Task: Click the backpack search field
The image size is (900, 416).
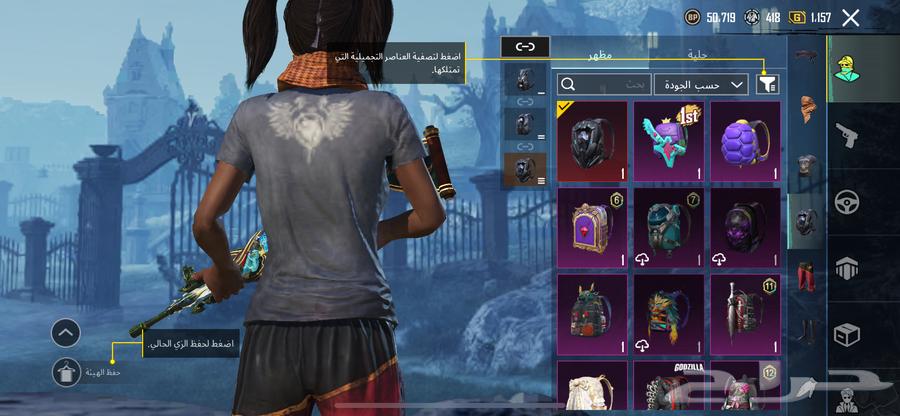Action: (x=604, y=85)
